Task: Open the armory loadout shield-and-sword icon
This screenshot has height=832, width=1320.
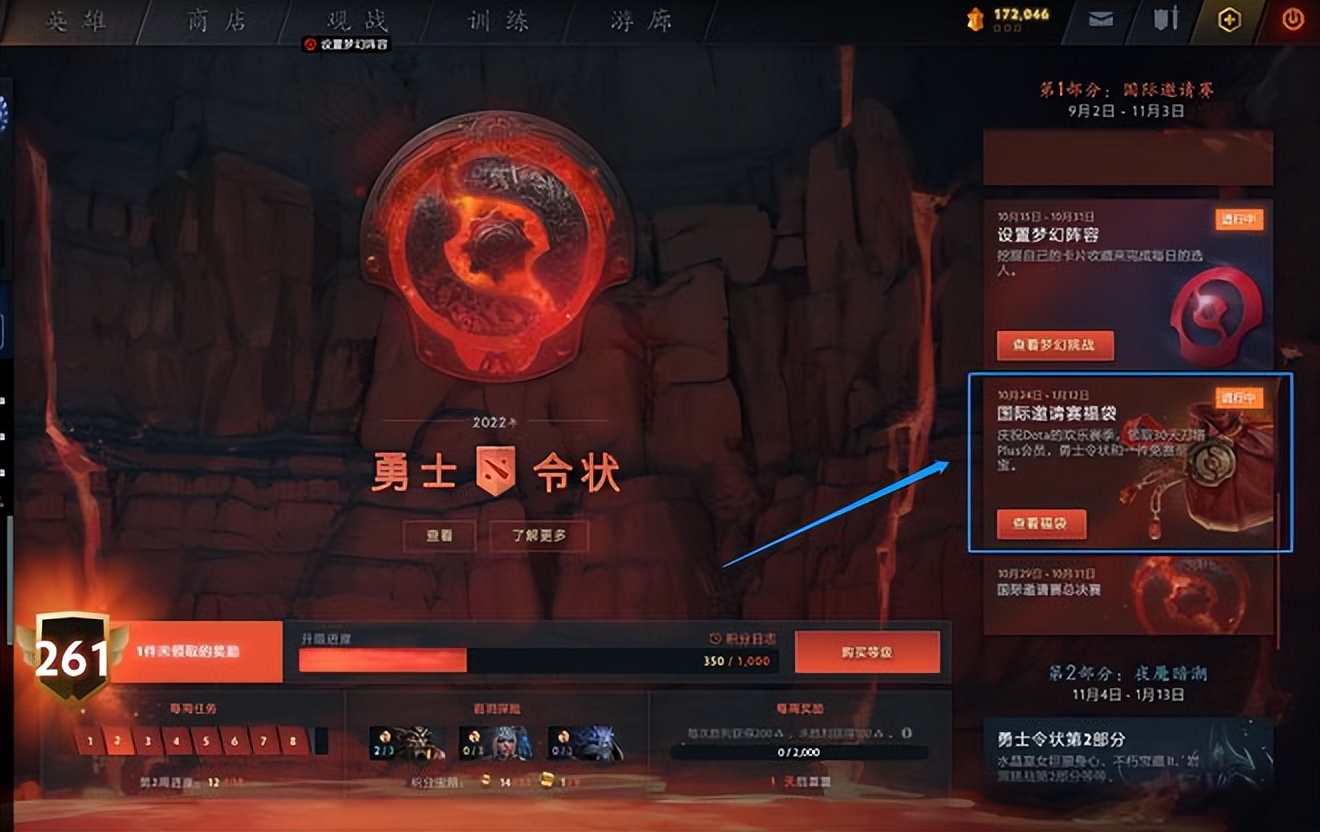Action: tap(1166, 19)
